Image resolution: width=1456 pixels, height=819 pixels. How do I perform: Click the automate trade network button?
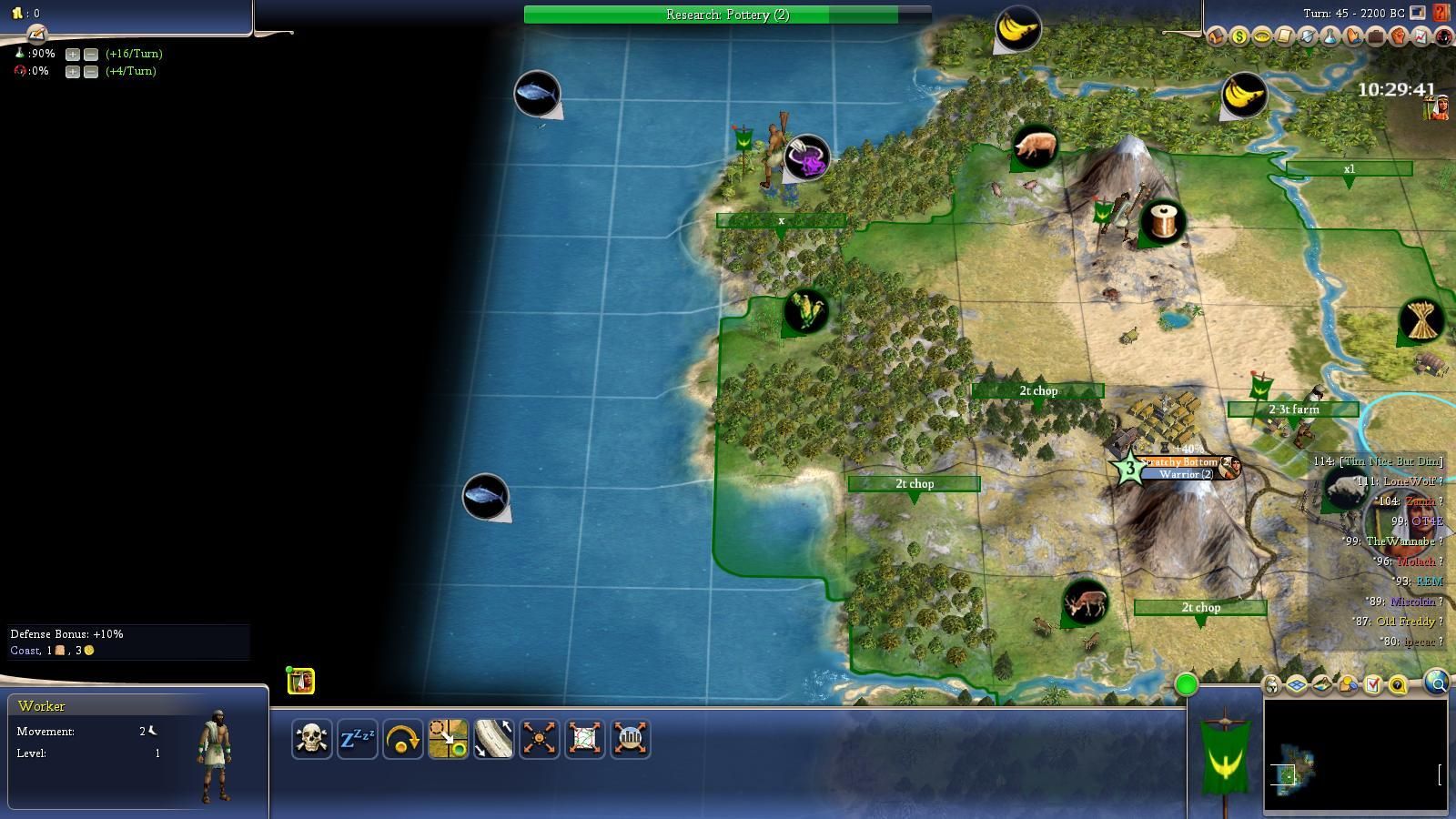point(584,738)
